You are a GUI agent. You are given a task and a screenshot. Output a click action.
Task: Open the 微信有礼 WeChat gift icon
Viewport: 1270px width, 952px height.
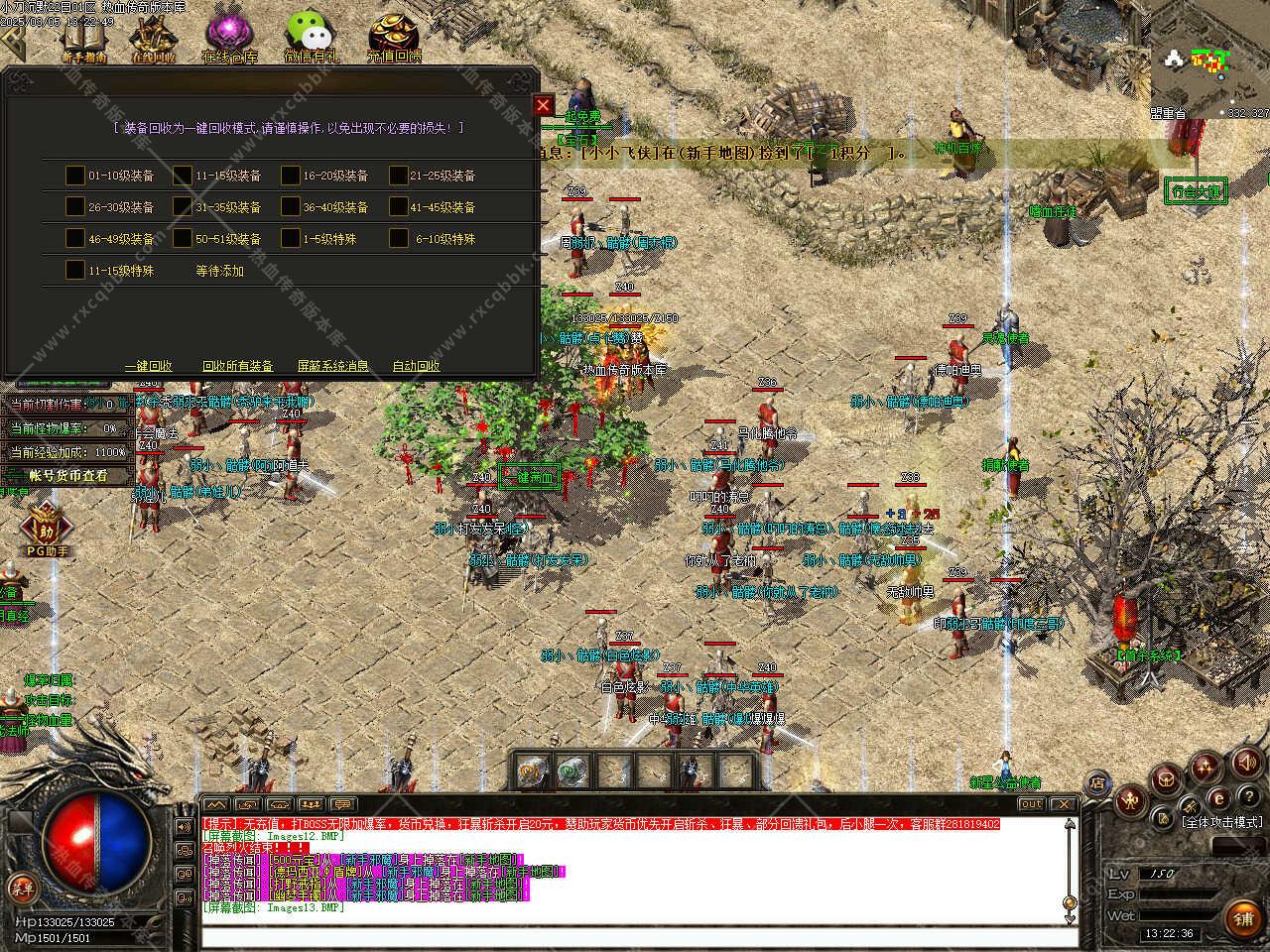312,38
